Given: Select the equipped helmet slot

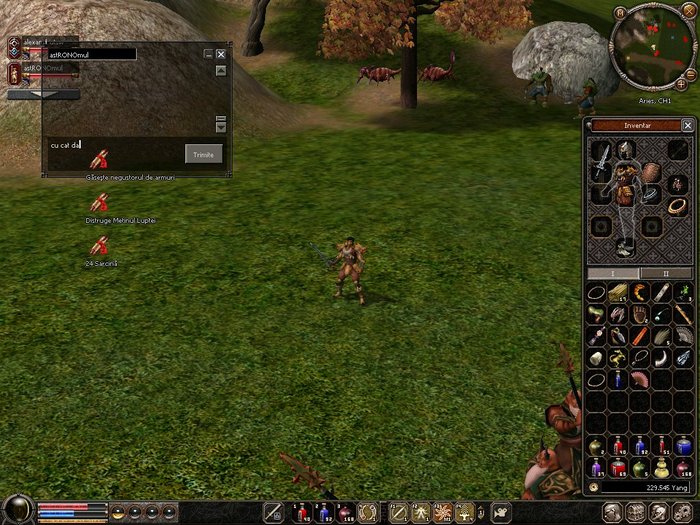Looking at the screenshot, I should pyautogui.click(x=627, y=150).
